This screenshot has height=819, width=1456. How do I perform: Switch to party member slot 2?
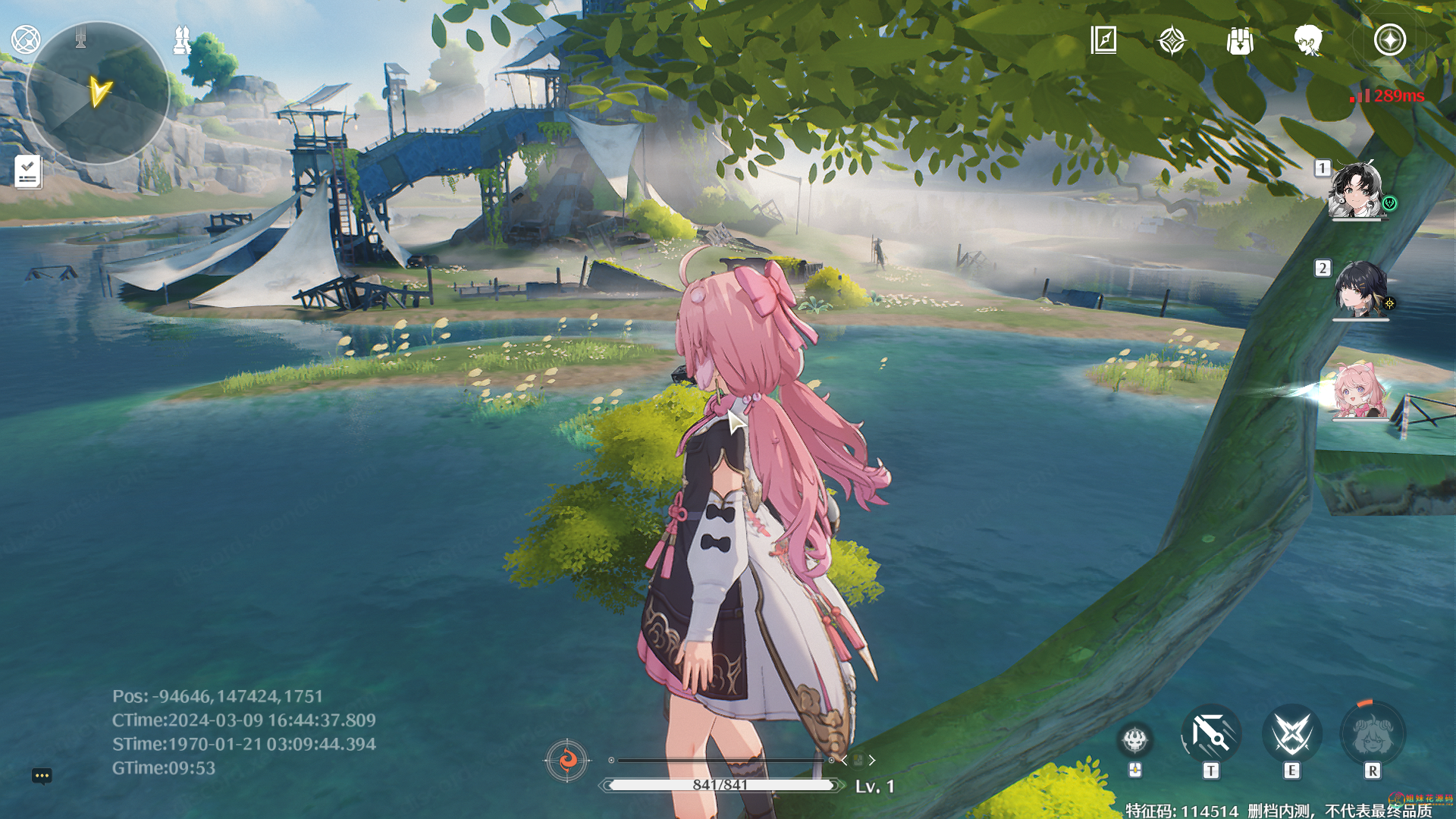point(1360,290)
